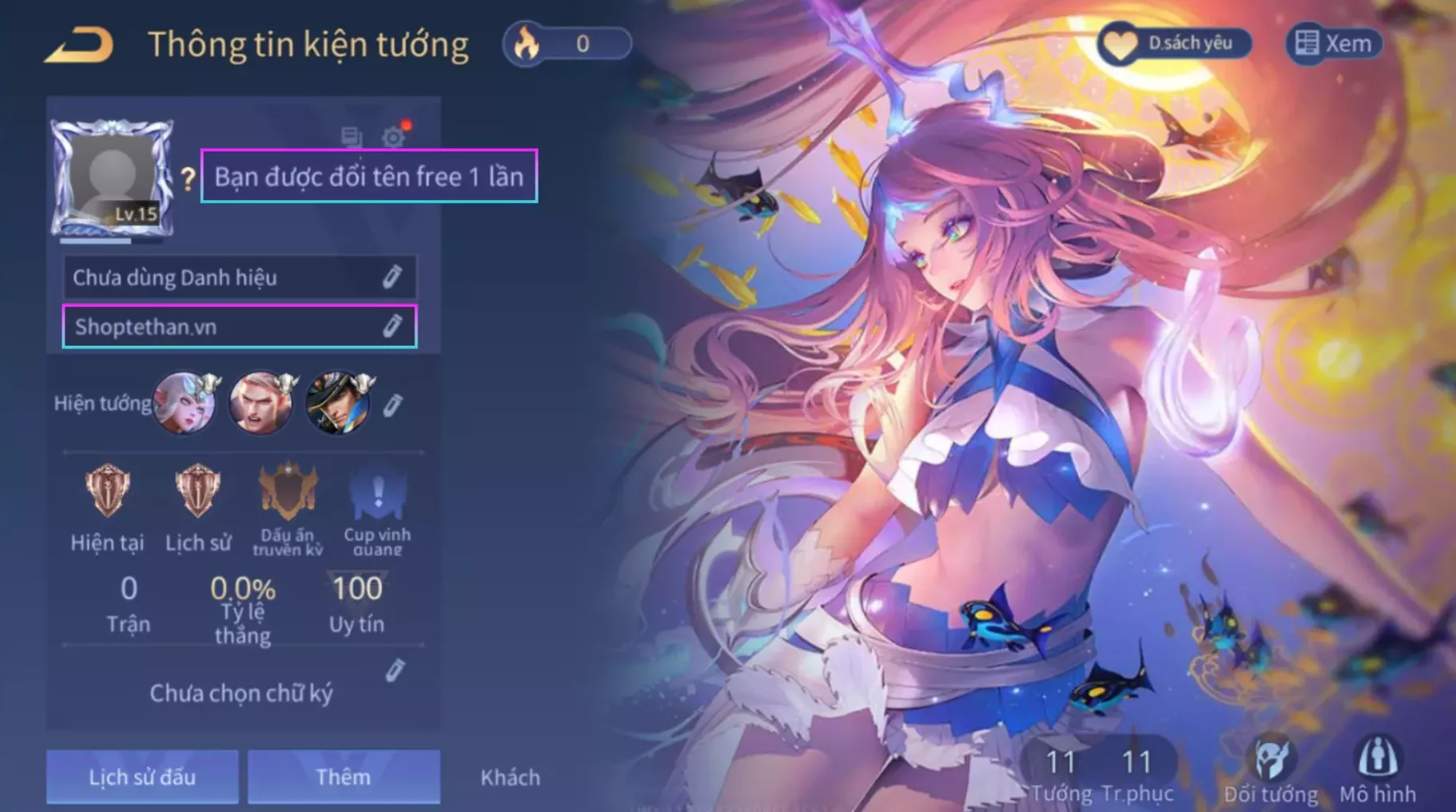This screenshot has width=1456, height=812.
Task: Switch to the Khách tab
Action: coord(510,777)
